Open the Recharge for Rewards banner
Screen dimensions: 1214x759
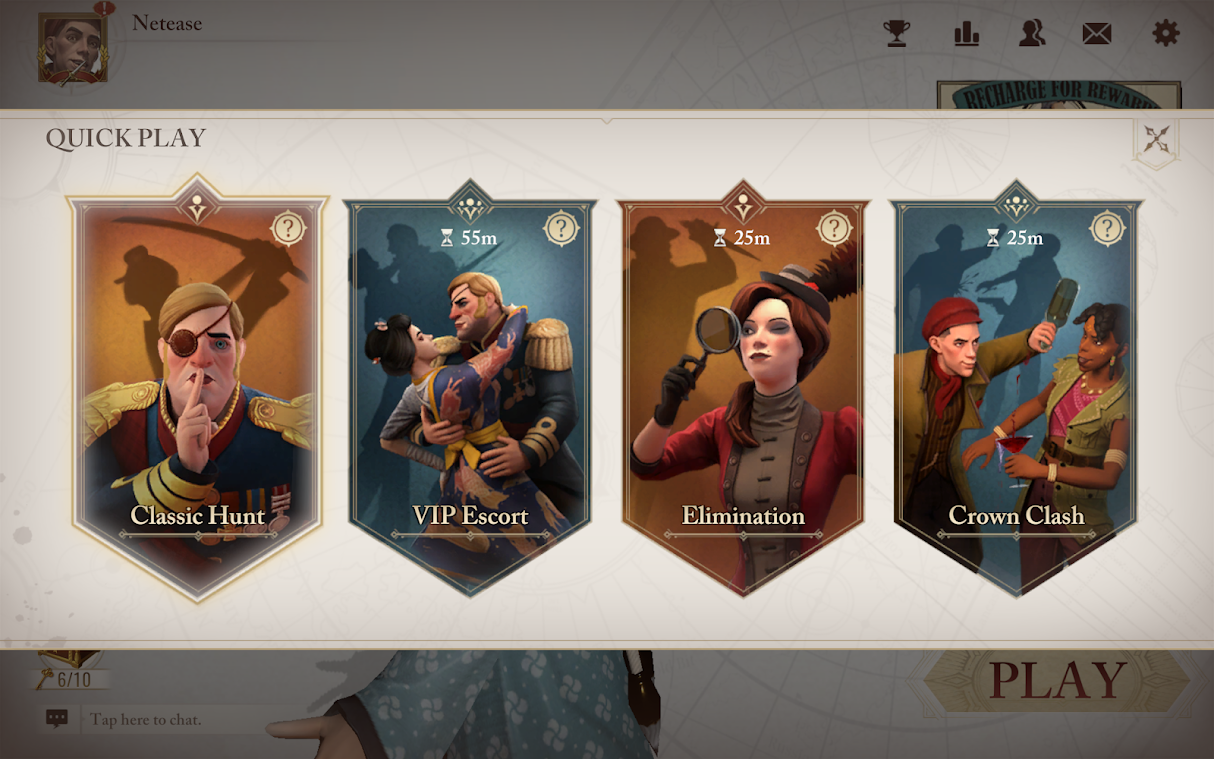[1058, 95]
